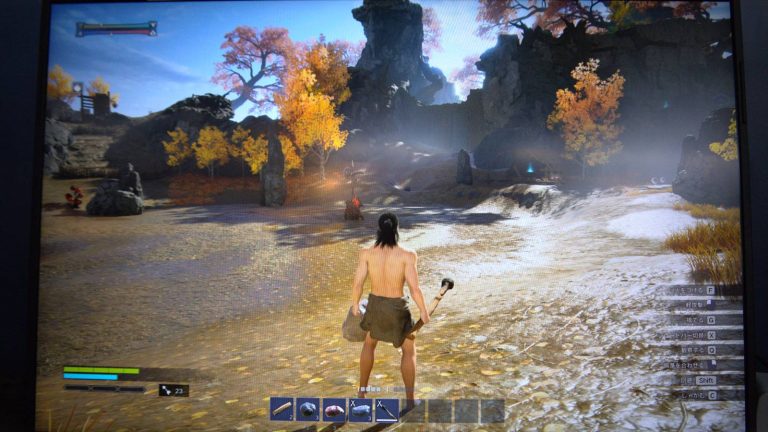Select the pale blue stone slot
Screen dimensions: 768x432
pos(360,410)
